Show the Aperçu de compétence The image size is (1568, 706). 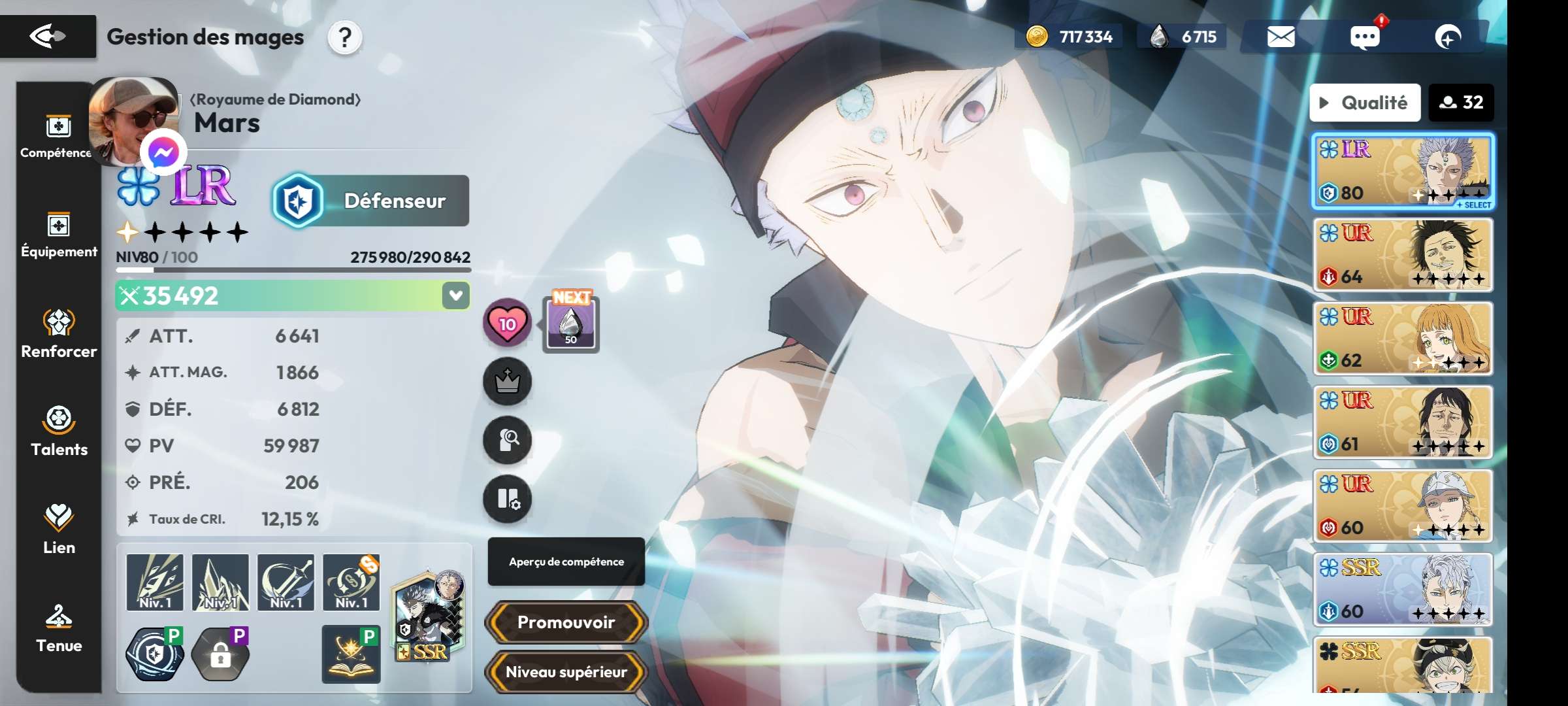(x=566, y=562)
